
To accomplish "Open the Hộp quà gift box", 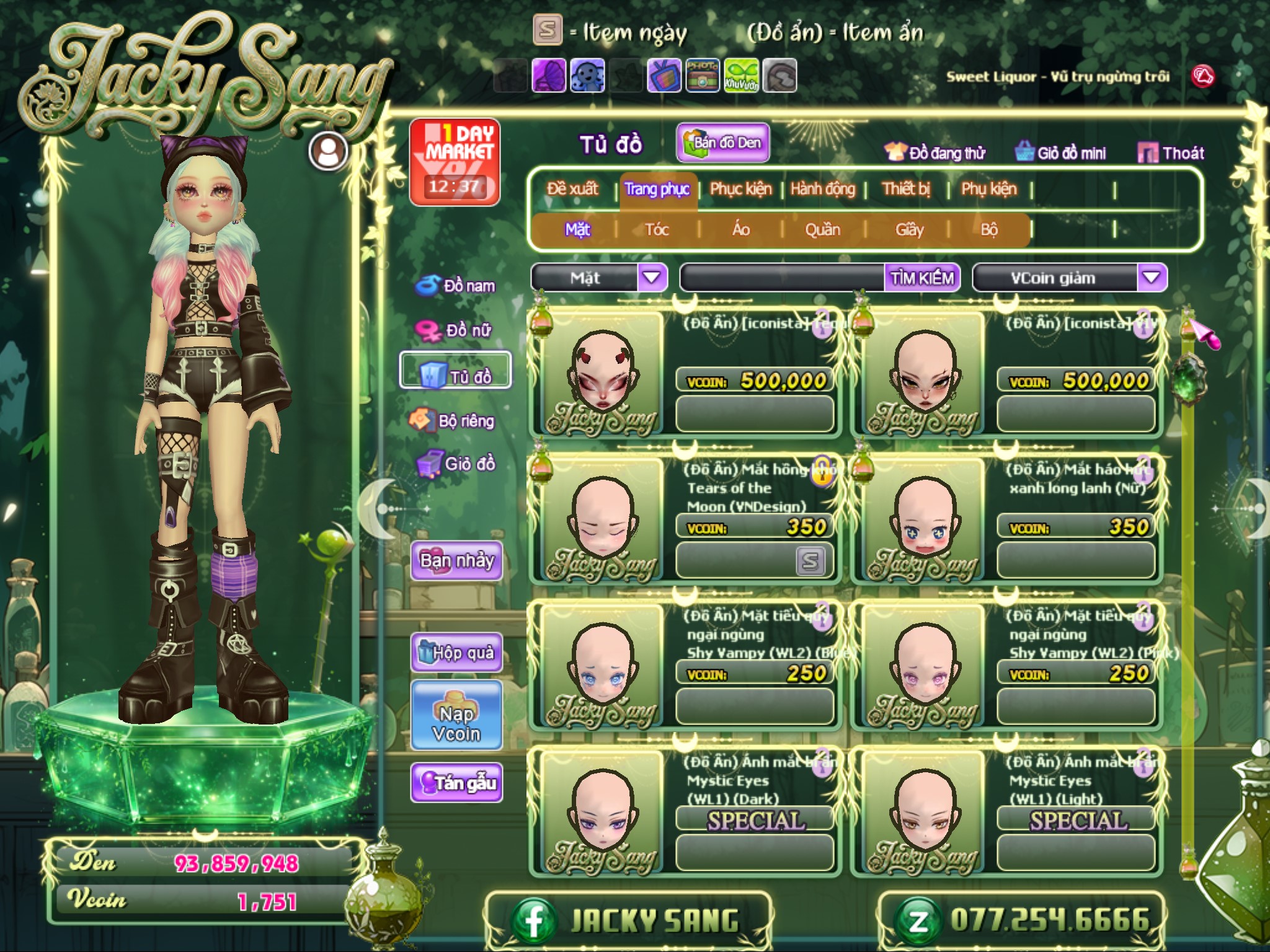I will 456,653.
